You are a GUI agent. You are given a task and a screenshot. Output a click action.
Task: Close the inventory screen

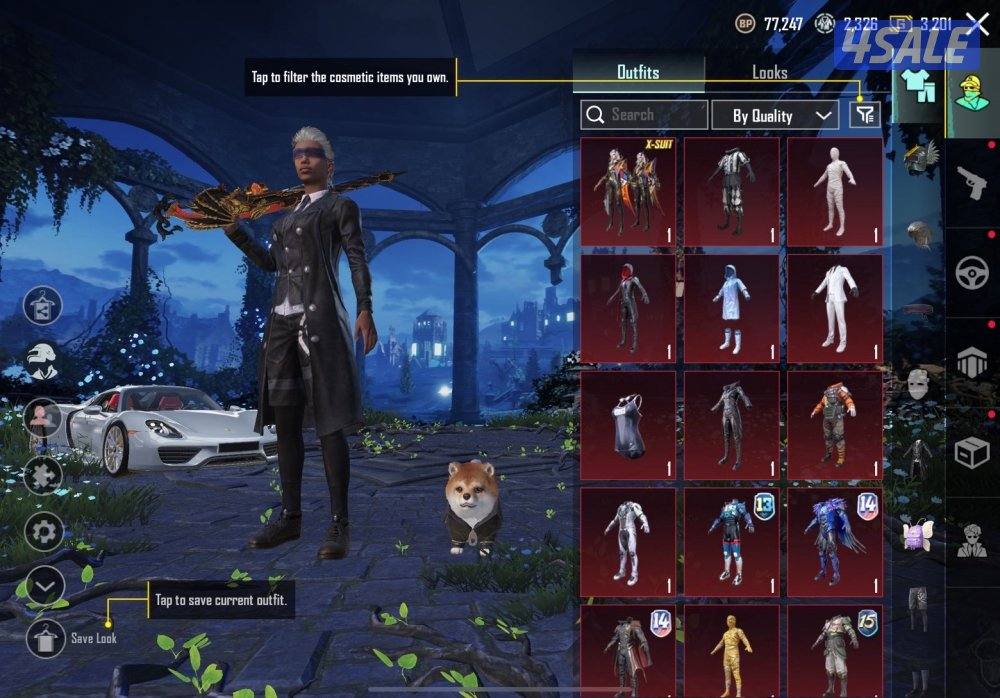[x=977, y=24]
